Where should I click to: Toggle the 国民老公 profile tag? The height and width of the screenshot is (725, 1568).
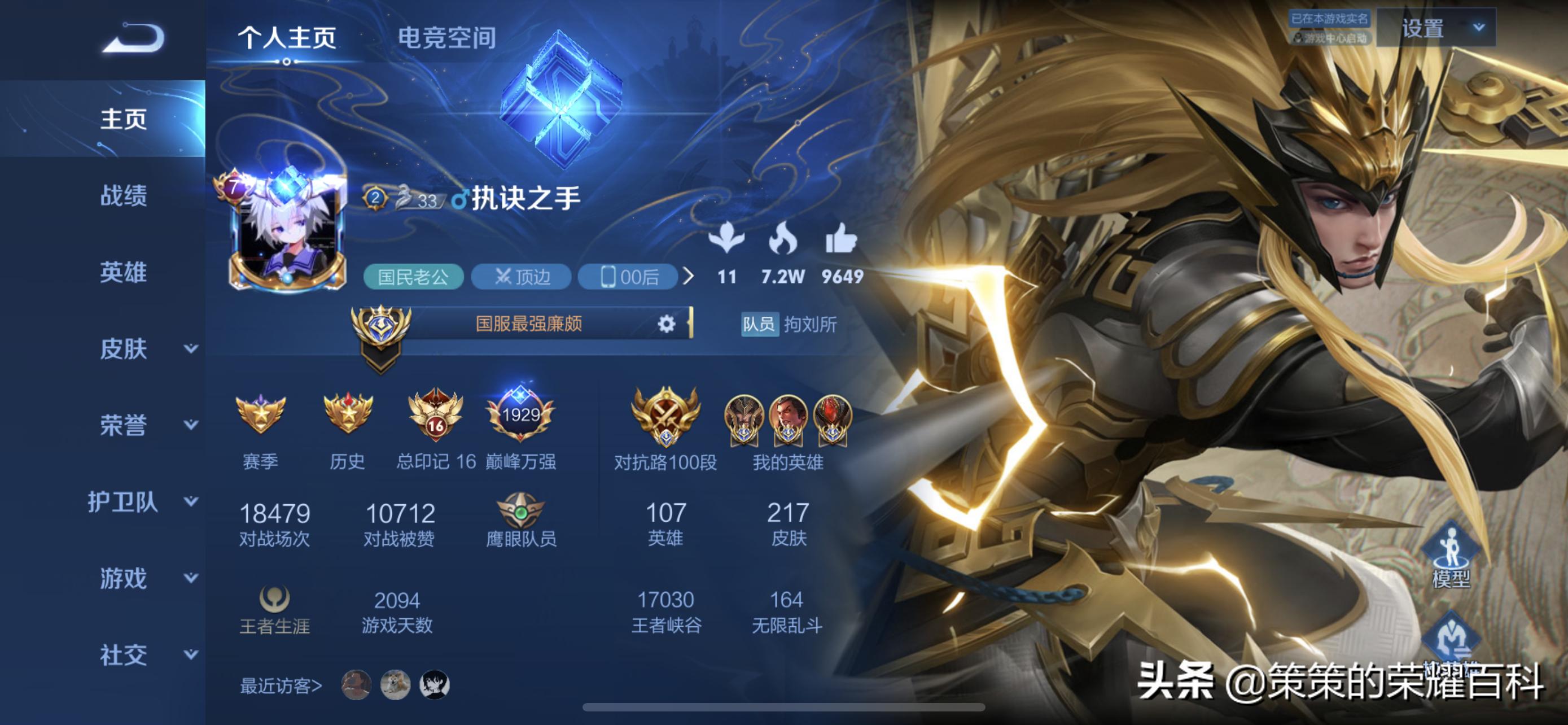pos(414,277)
